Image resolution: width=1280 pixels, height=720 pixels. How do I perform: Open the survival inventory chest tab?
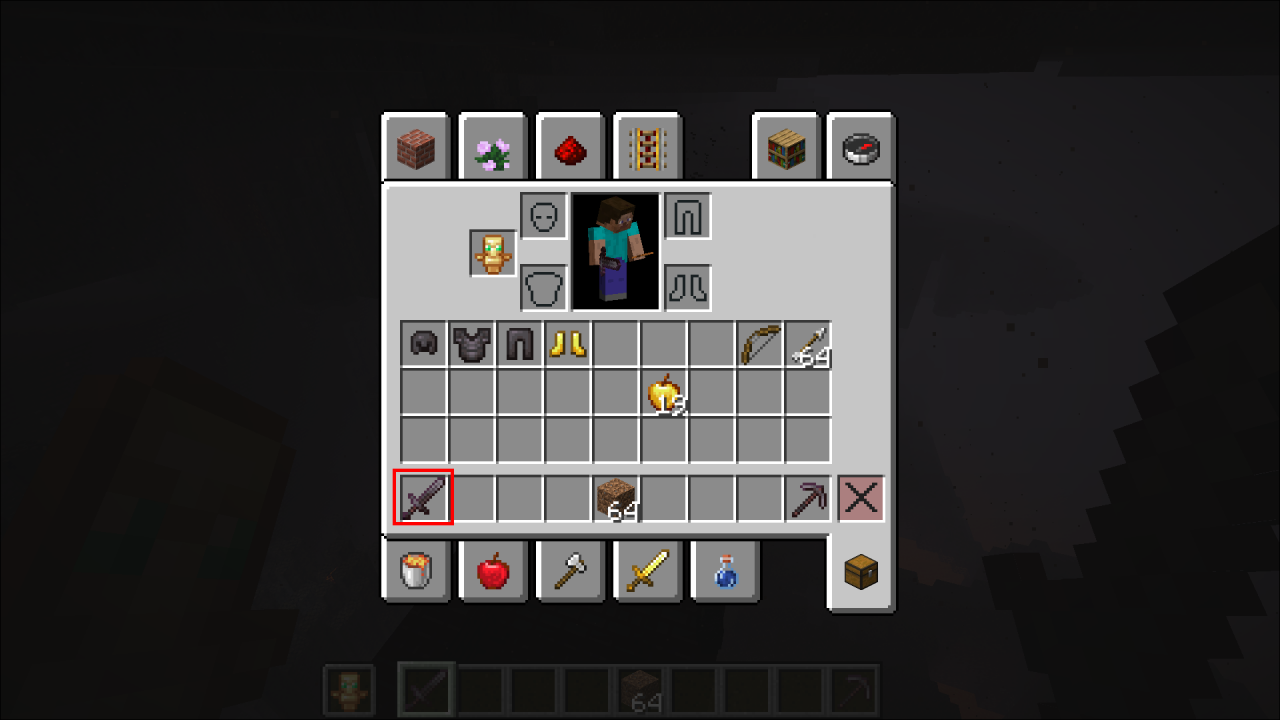[860, 570]
